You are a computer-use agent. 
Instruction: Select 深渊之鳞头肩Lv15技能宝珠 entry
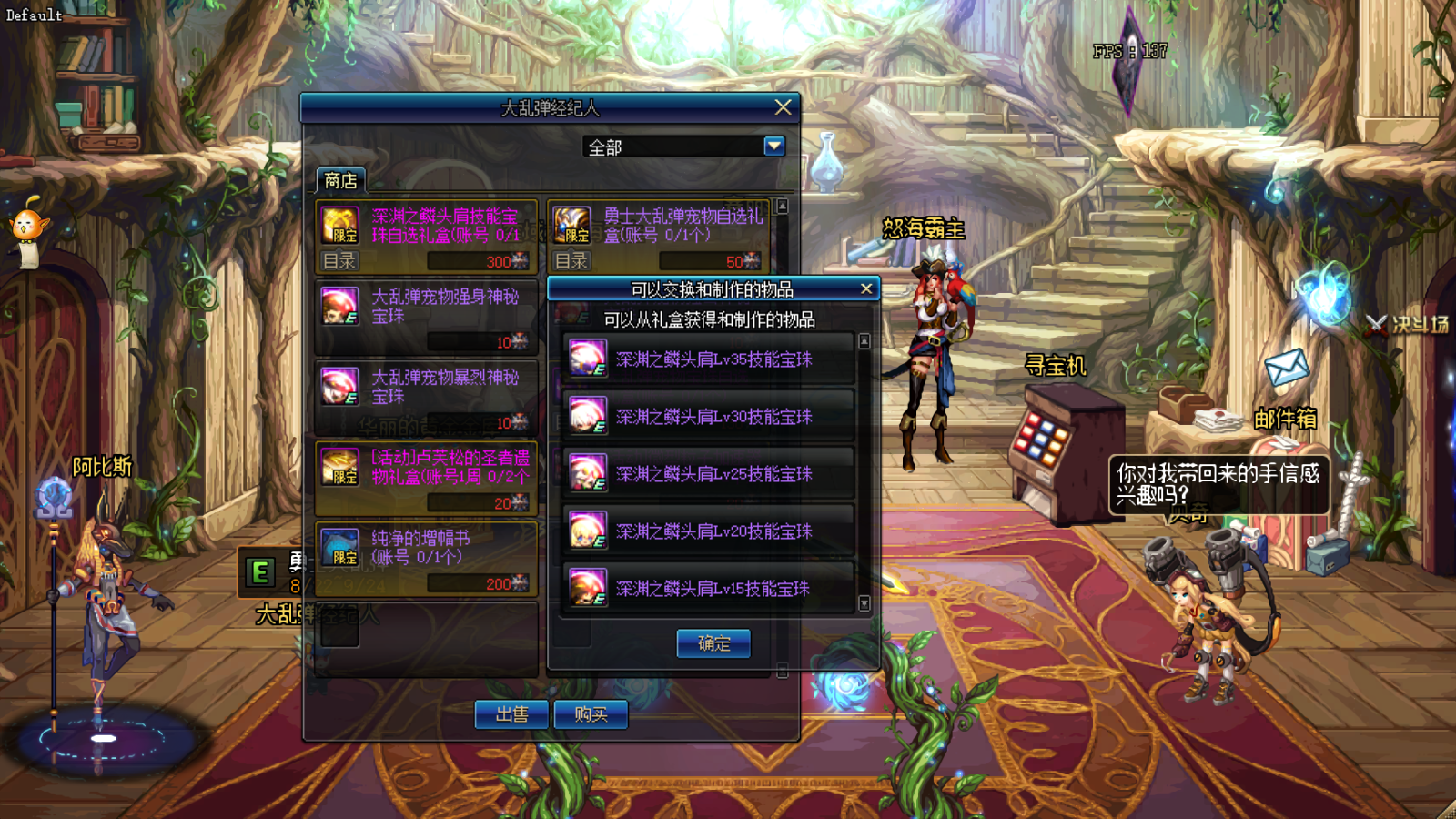click(710, 588)
